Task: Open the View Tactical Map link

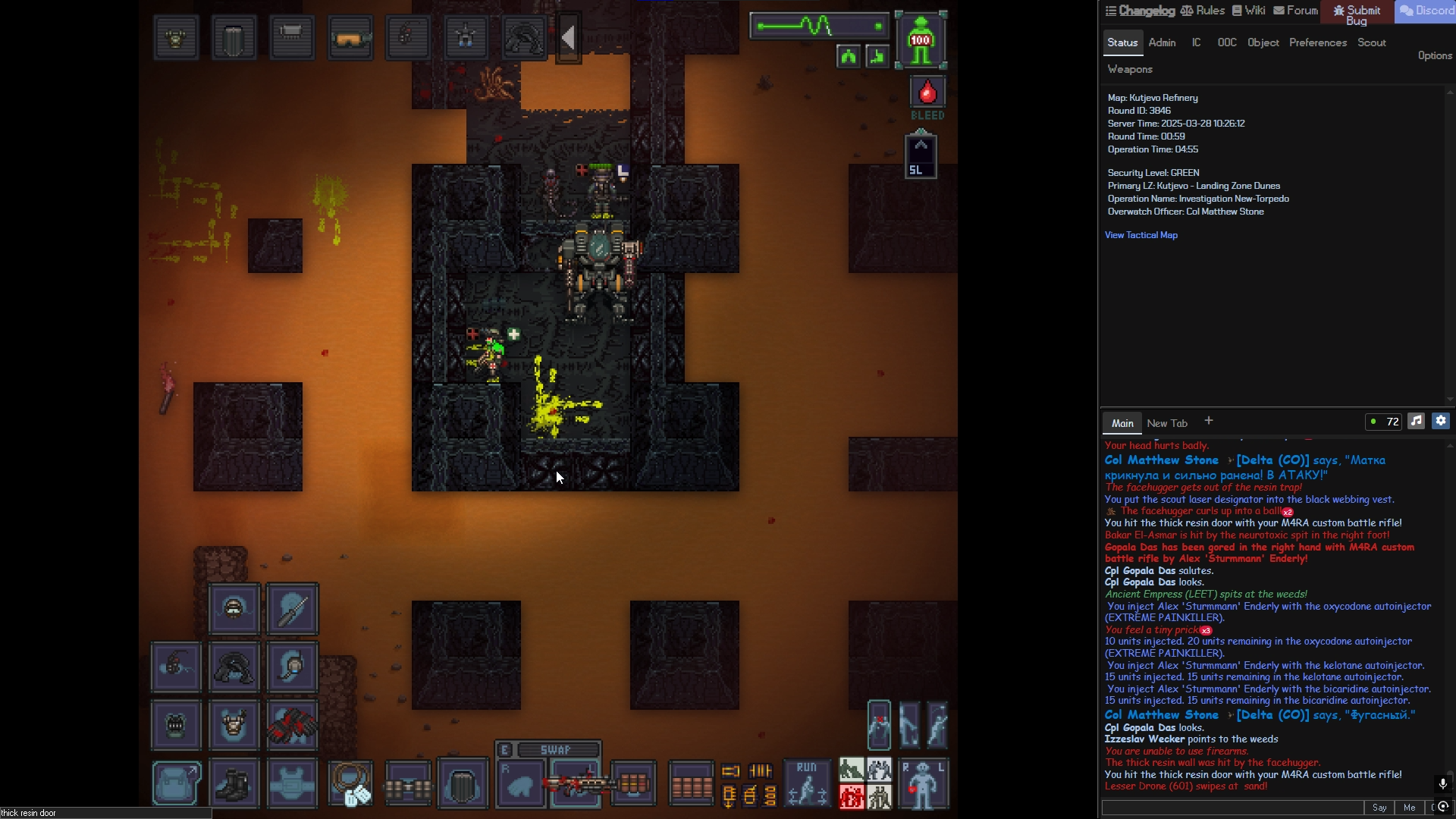Action: point(1141,235)
